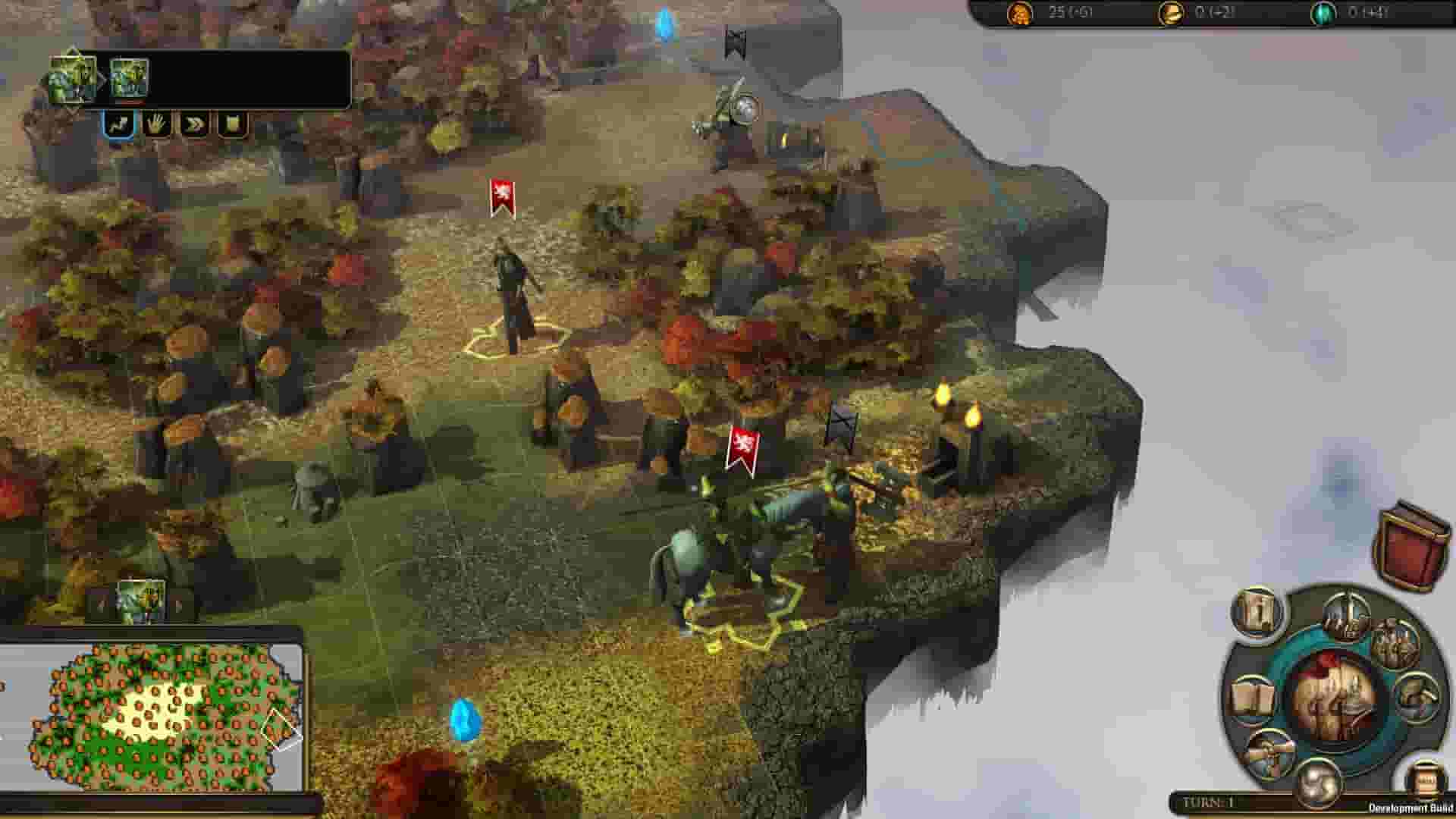Open the book icon on the radial menu's left
1456x819 pixels.
tap(1253, 695)
